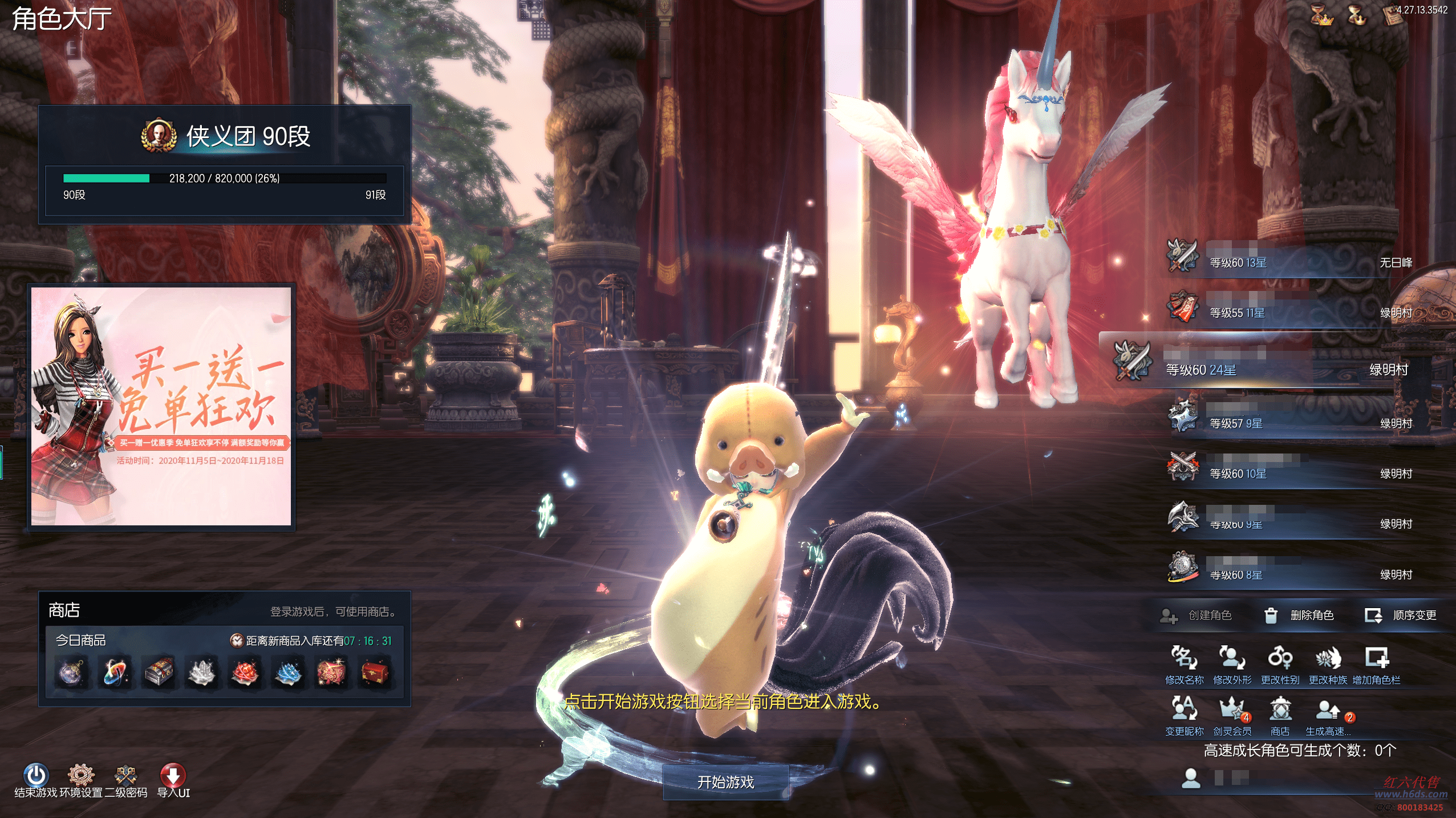Select the level 60 13星 character in 无日峰
The image size is (1456, 818).
coord(1289,262)
